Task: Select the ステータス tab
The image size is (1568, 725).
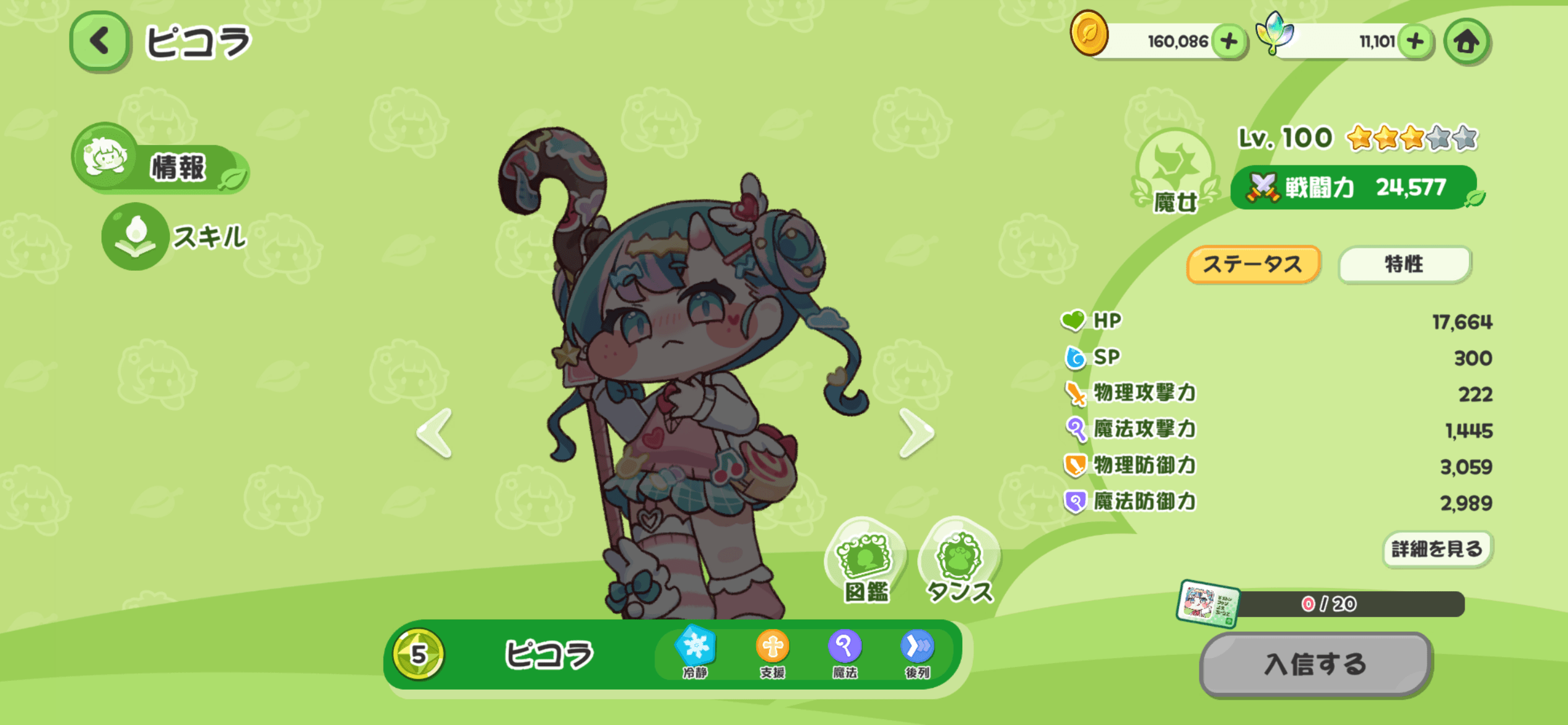Action: pos(1252,265)
